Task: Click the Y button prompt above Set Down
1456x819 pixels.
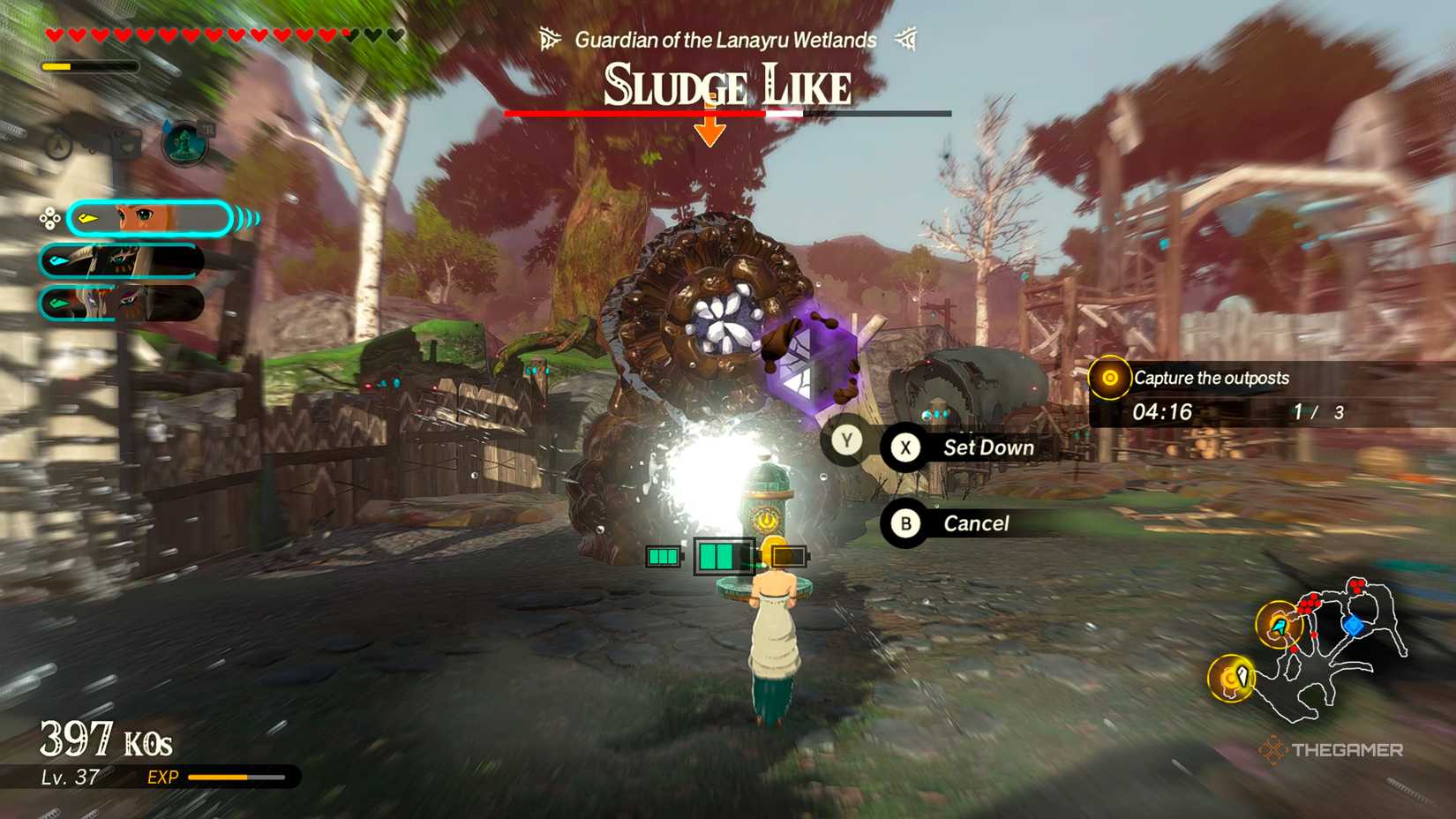Action: coord(847,440)
